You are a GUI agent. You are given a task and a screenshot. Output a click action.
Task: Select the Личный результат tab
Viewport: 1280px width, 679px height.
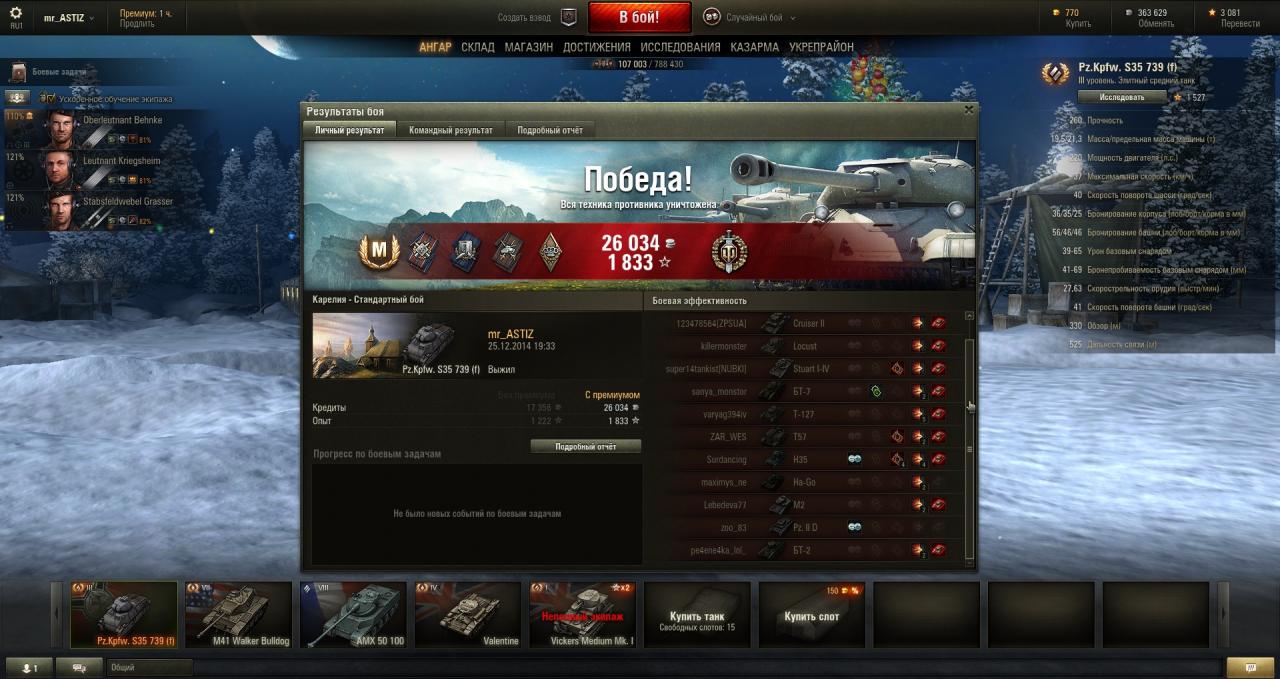tap(349, 130)
